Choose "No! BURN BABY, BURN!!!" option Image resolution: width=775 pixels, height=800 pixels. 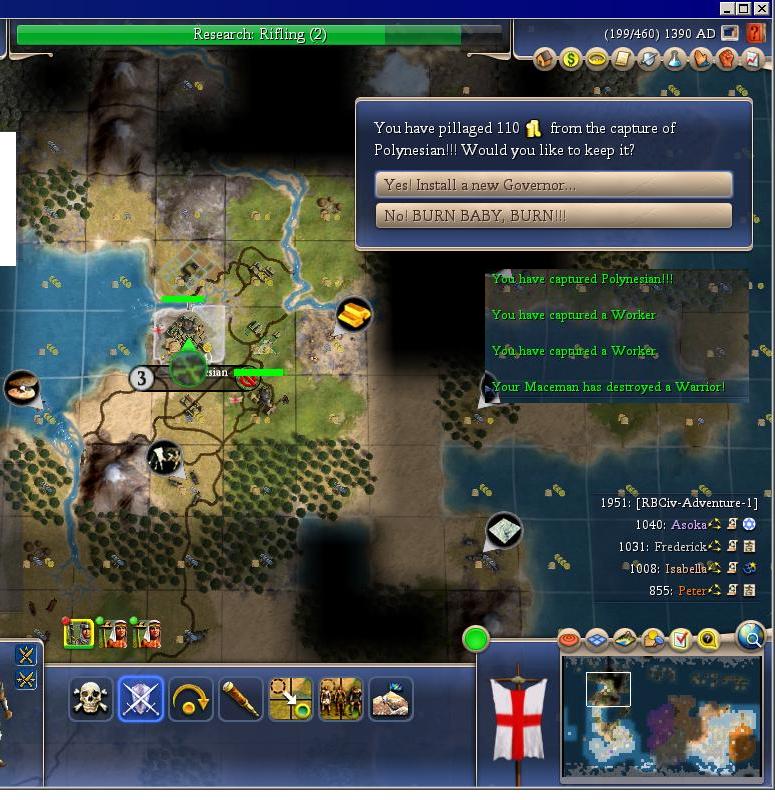pos(553,216)
